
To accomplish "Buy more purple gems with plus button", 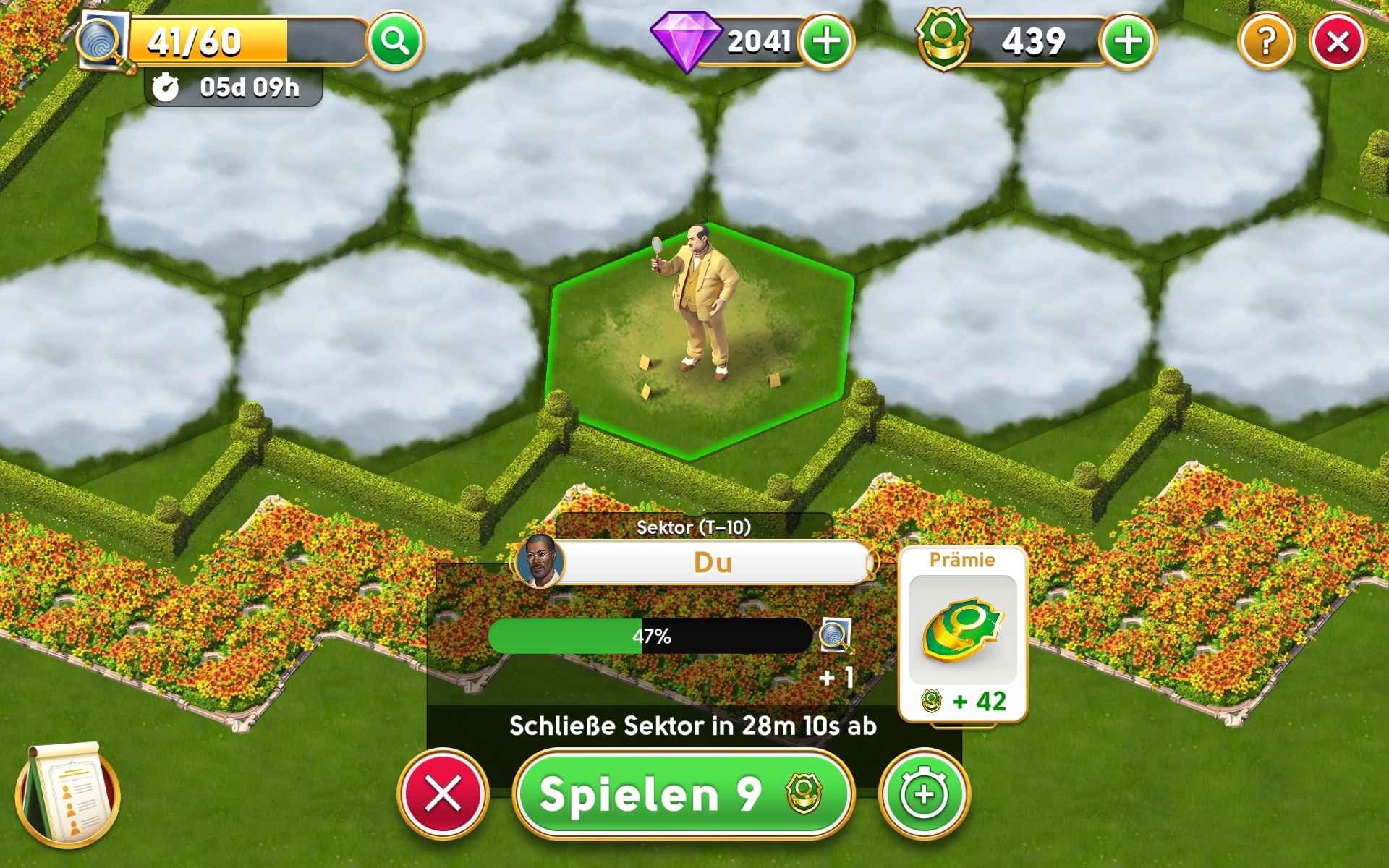I will pyautogui.click(x=826, y=41).
